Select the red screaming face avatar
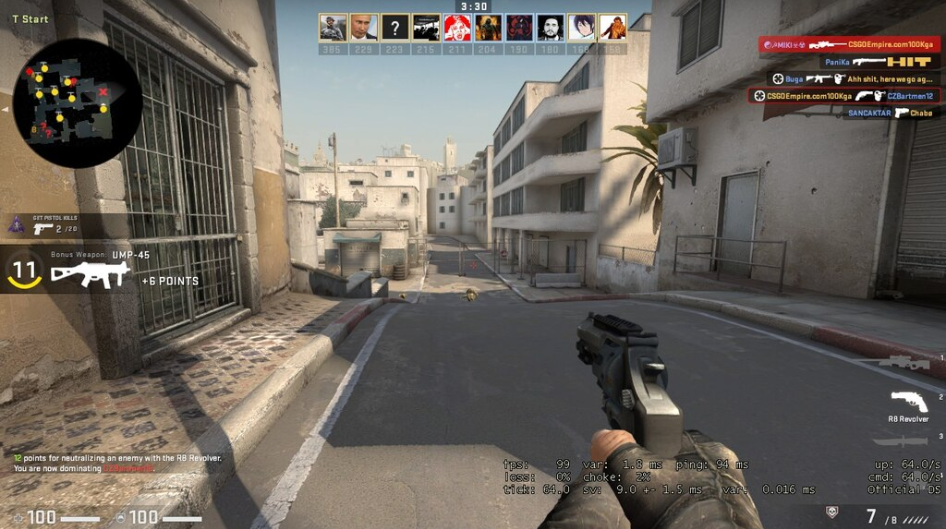The height and width of the screenshot is (529, 946). click(457, 27)
